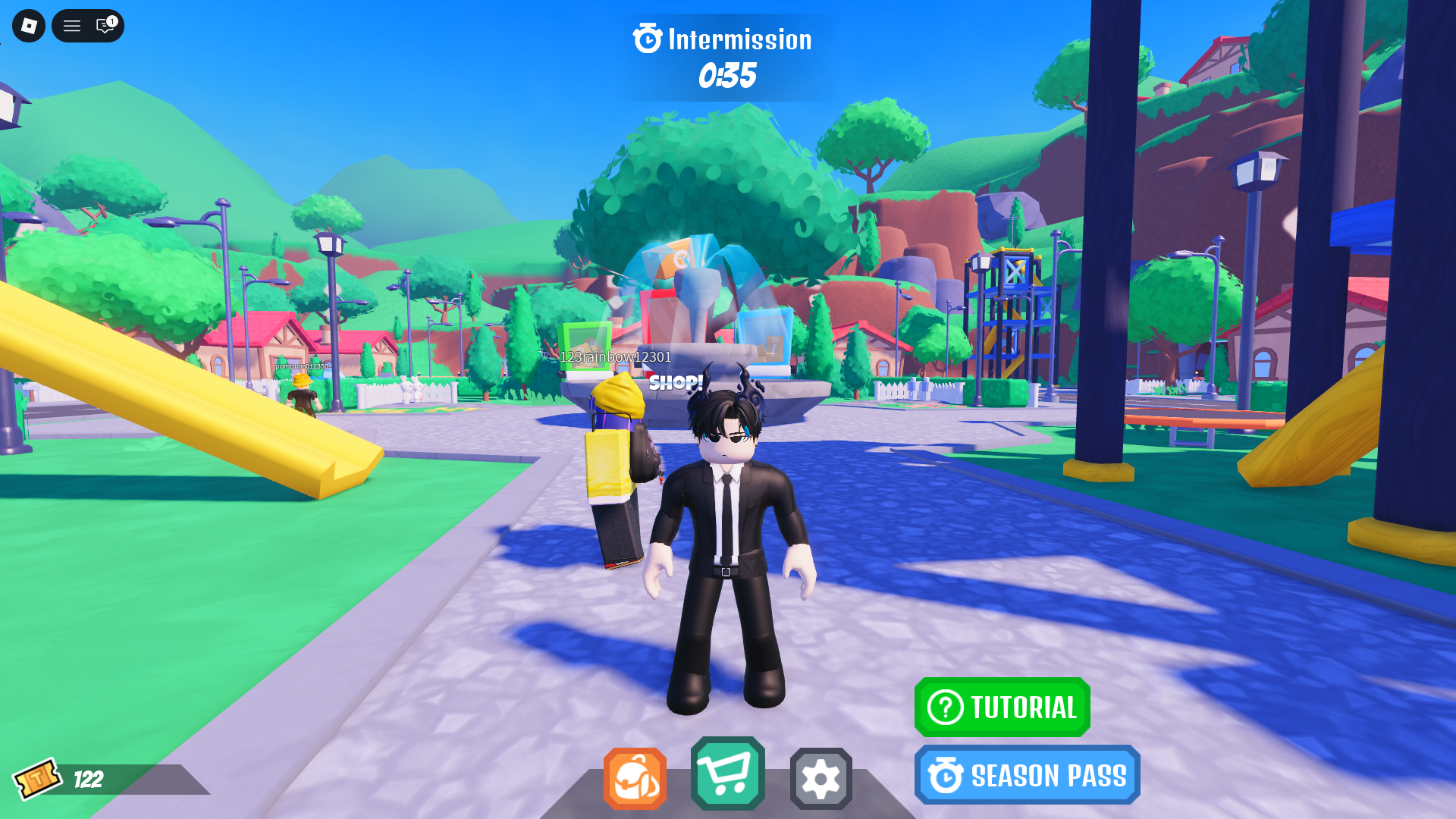1456x819 pixels.
Task: Click the stopwatch icon on Season Pass
Action: pyautogui.click(x=944, y=775)
